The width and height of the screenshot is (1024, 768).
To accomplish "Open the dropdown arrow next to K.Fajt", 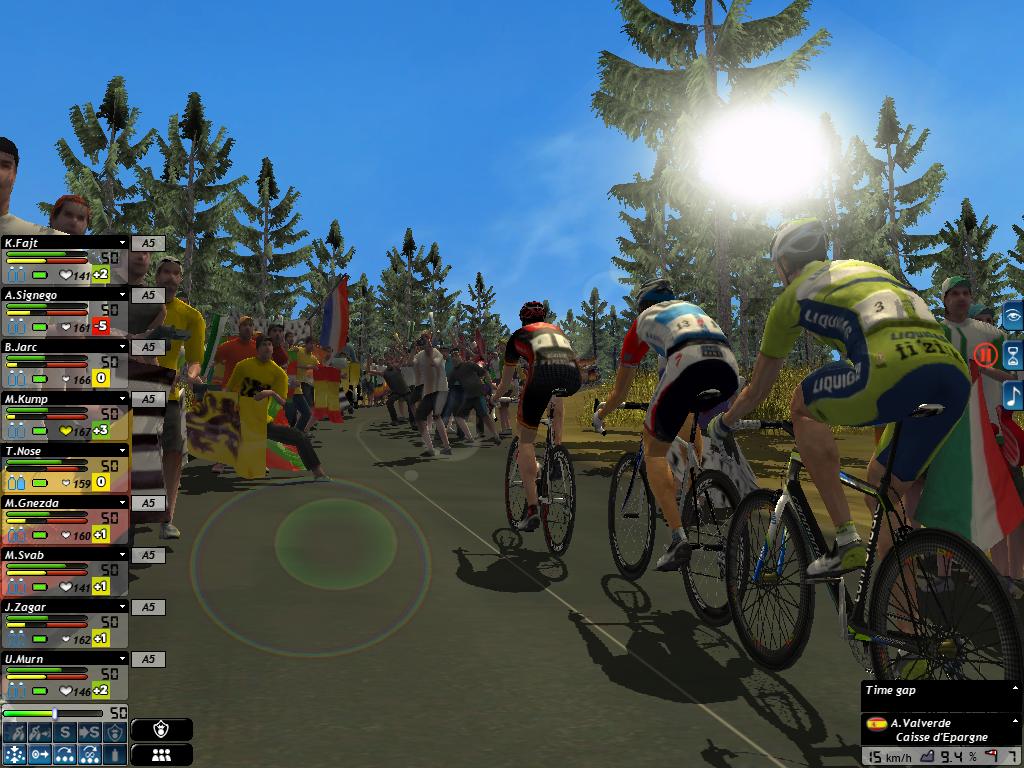I will [x=123, y=243].
